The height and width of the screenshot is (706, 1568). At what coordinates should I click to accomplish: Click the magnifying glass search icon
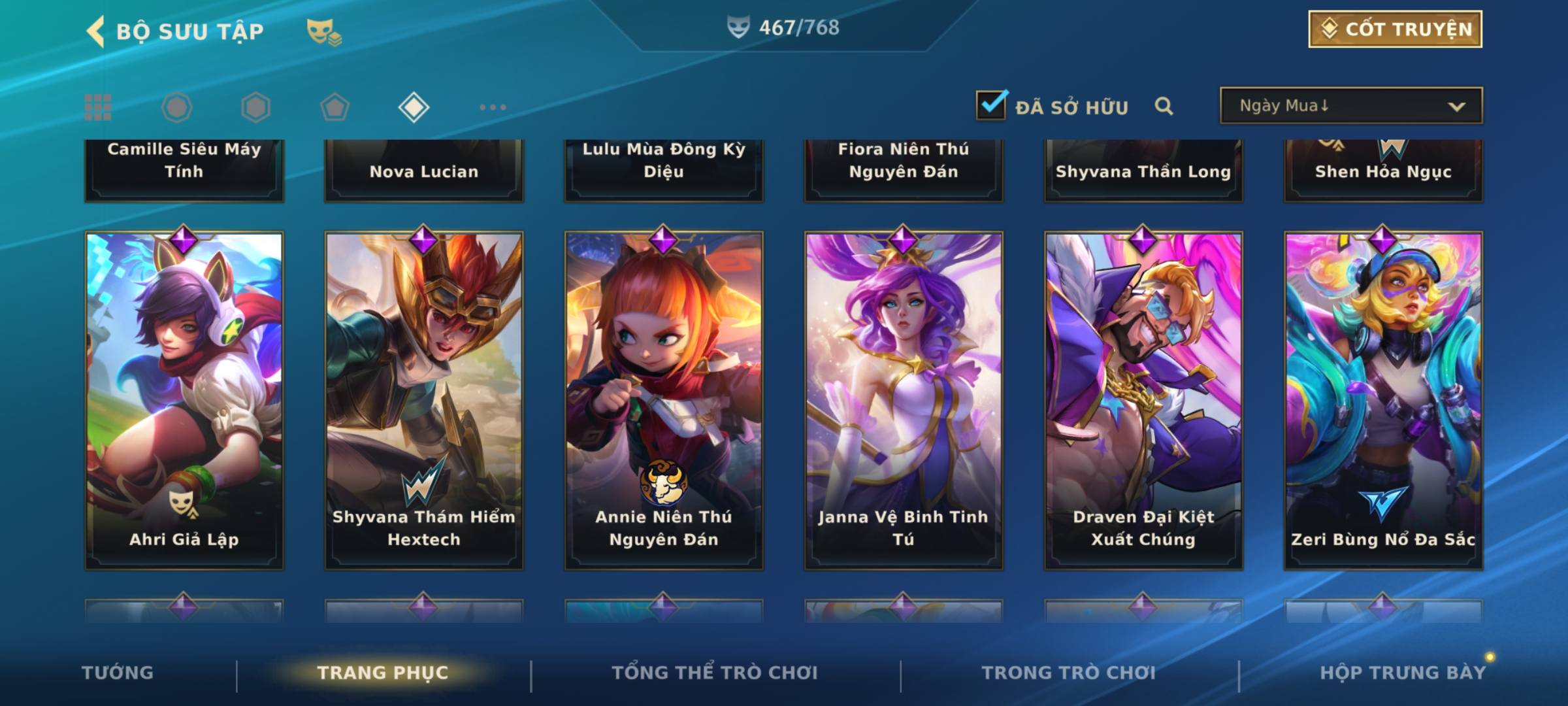pos(1164,106)
